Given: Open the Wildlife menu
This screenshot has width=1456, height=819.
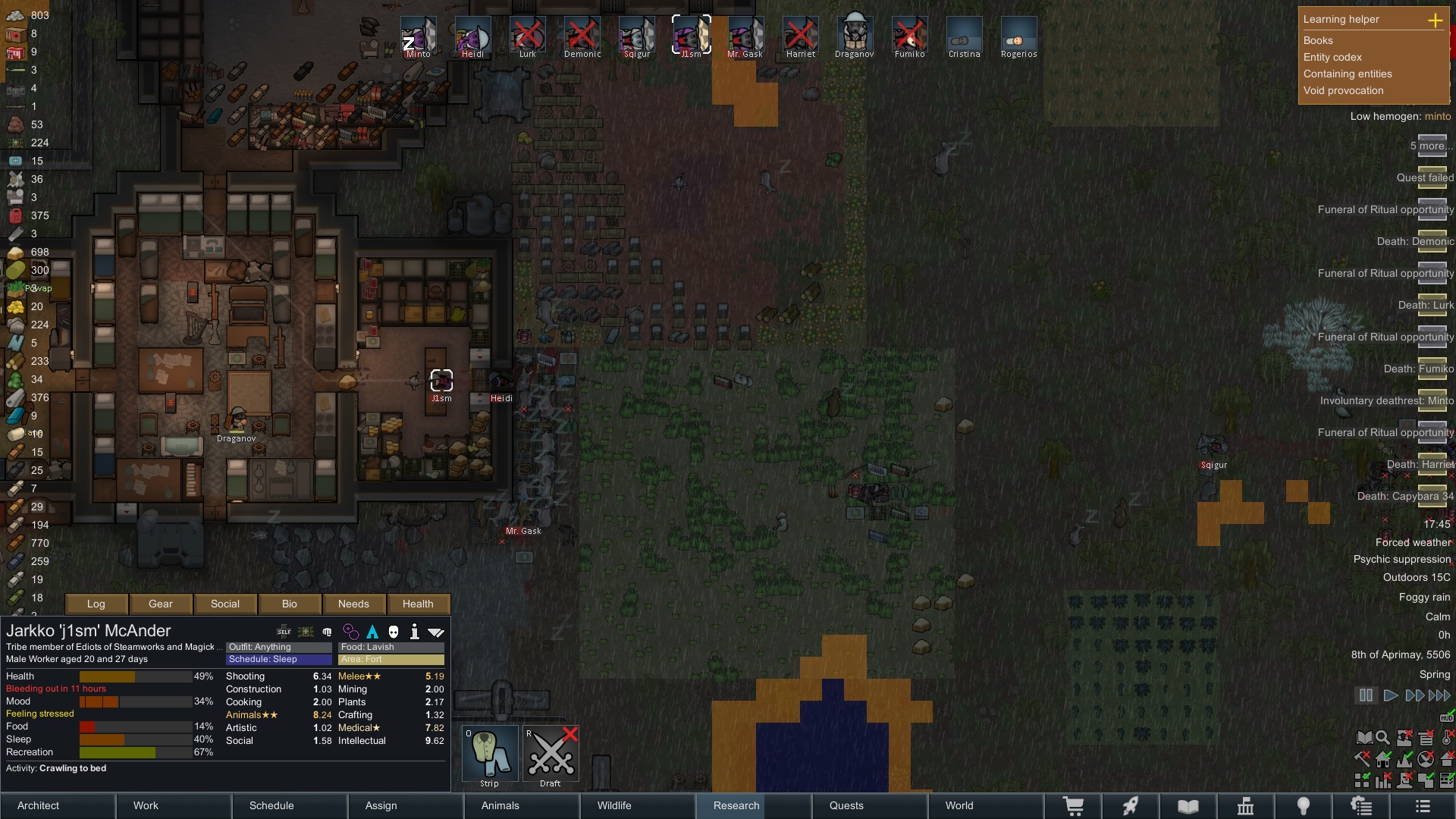Looking at the screenshot, I should click(x=614, y=805).
